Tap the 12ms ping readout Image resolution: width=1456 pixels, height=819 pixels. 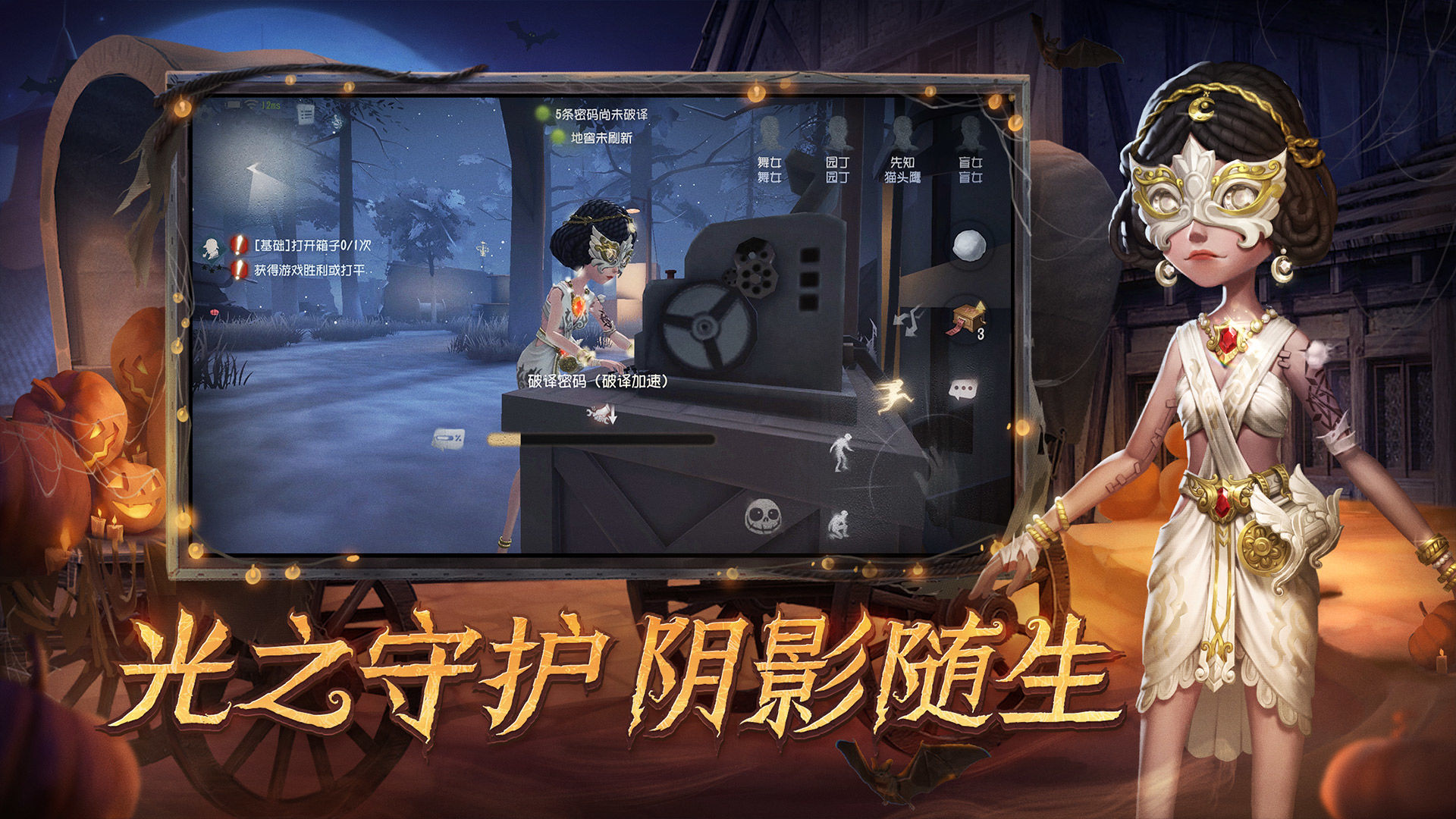coord(271,105)
